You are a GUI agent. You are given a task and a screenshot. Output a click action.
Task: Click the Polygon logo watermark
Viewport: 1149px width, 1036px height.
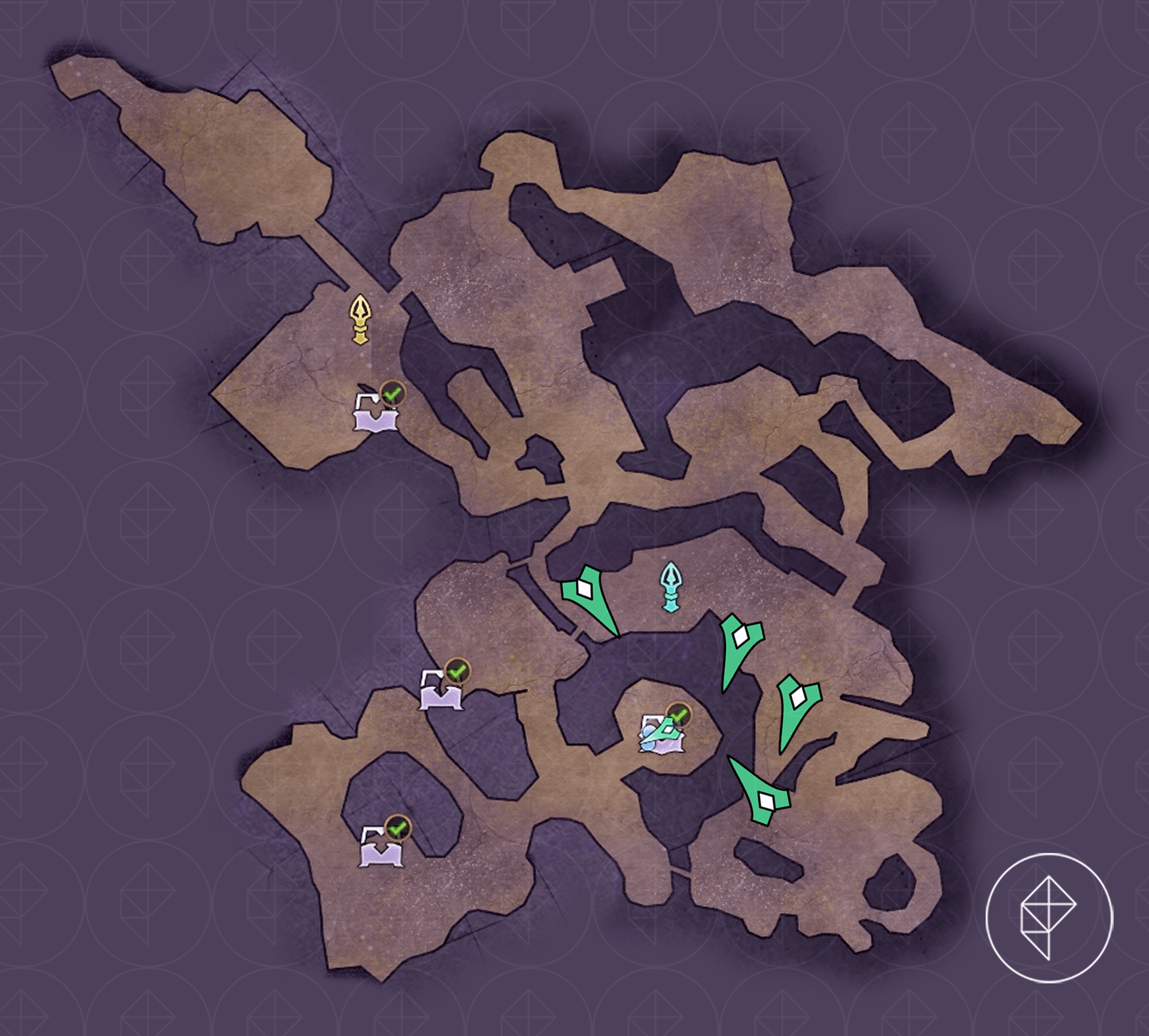pos(1049,933)
